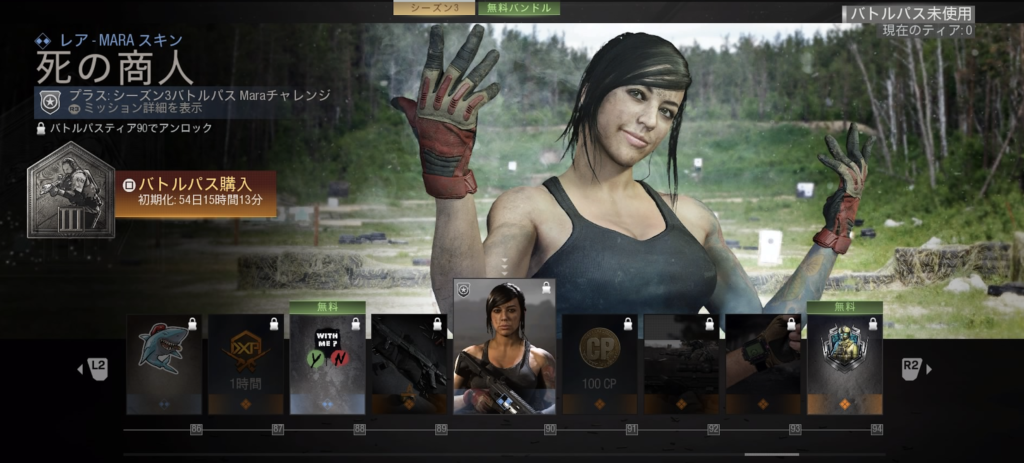Choose the 1時間 double XP token reward
1024x463 pixels.
(246, 364)
